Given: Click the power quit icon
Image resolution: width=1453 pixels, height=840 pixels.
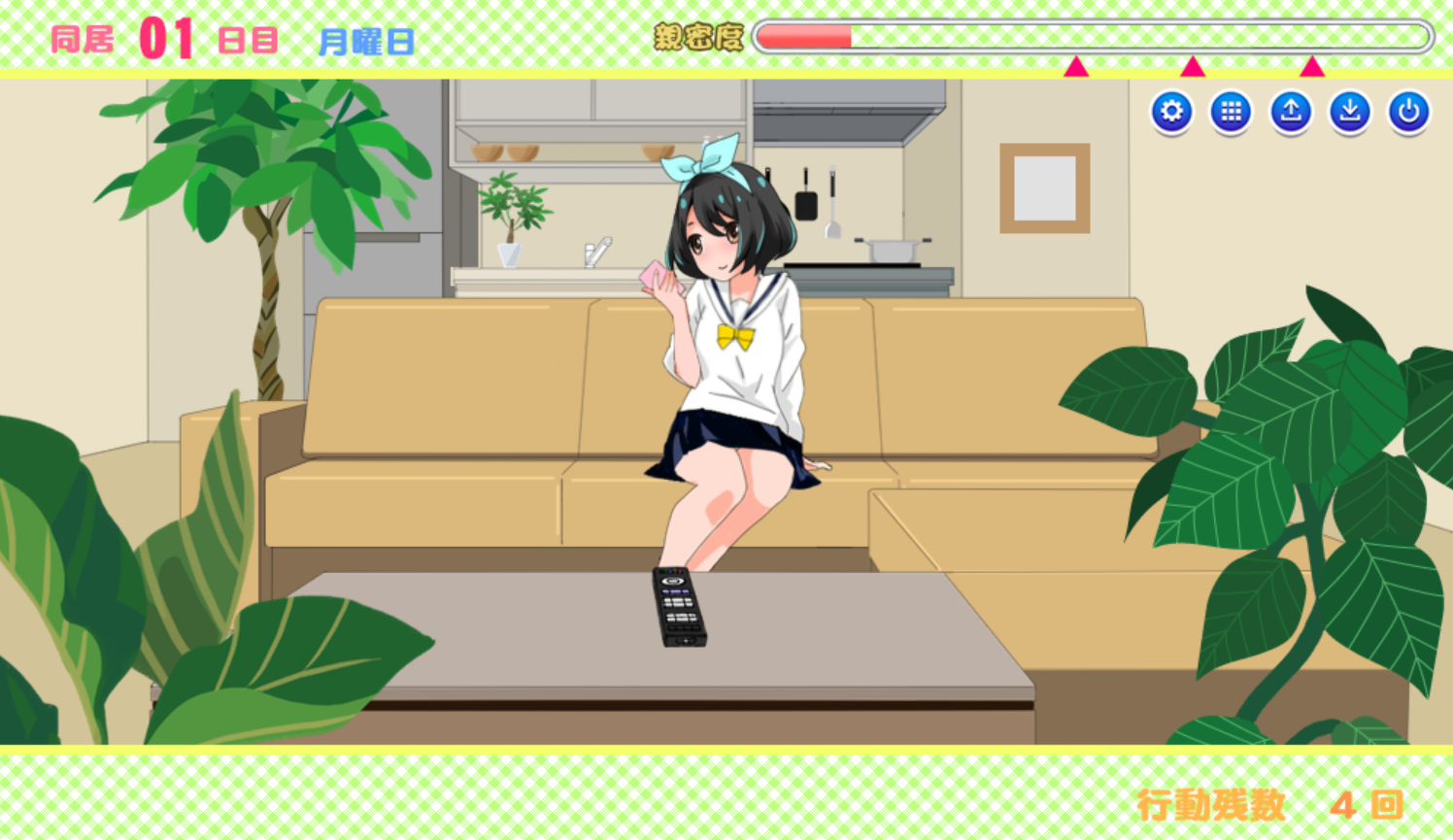Looking at the screenshot, I should pos(1407,111).
